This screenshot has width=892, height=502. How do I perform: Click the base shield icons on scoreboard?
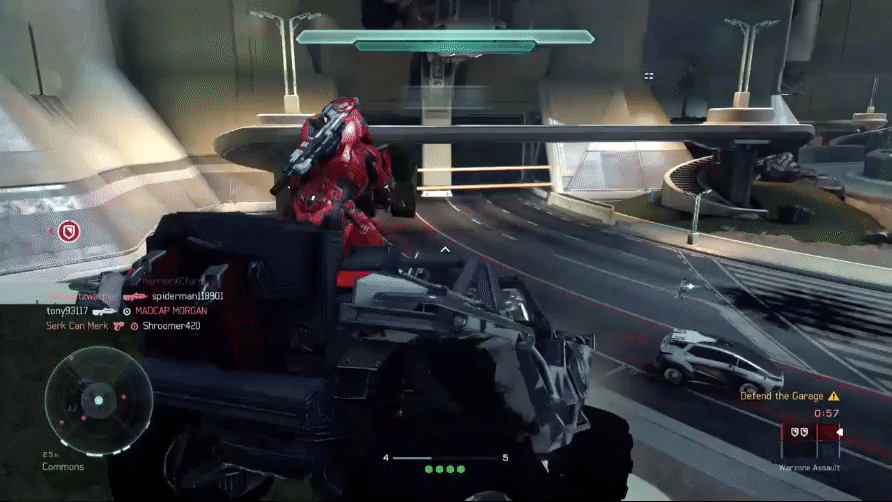pyautogui.click(x=798, y=433)
